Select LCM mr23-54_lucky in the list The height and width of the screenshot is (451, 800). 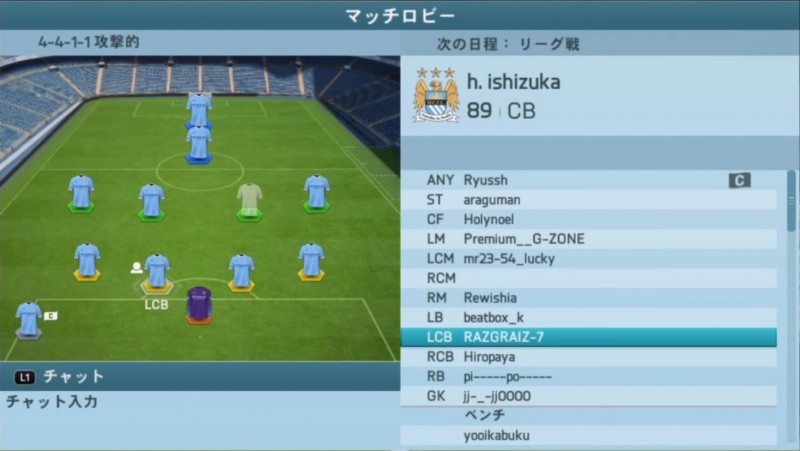(588, 258)
